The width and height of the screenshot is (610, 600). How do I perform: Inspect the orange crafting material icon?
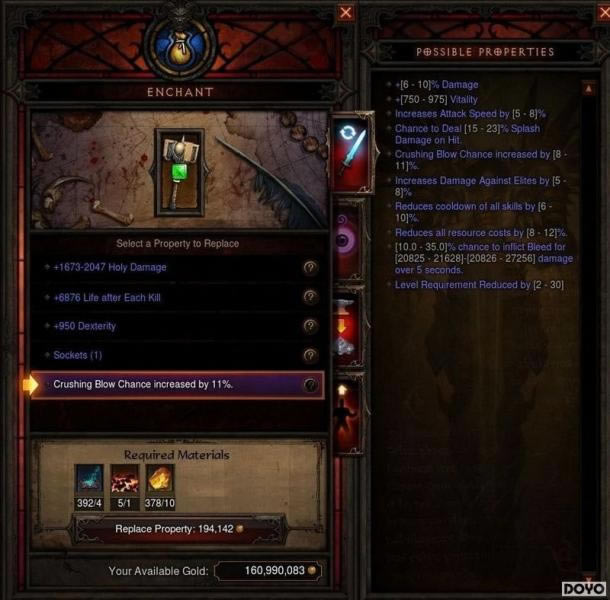coord(160,479)
